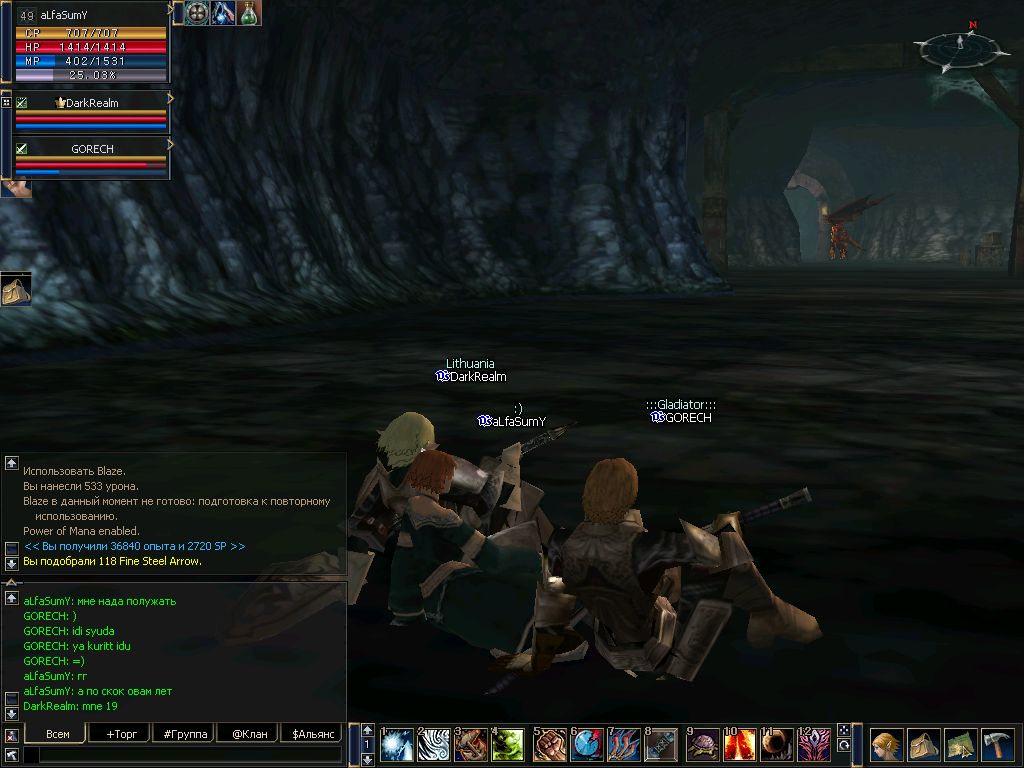The image size is (1024, 768).
Task: Activate the flame pillar skill in slot 10
Action: tap(740, 745)
